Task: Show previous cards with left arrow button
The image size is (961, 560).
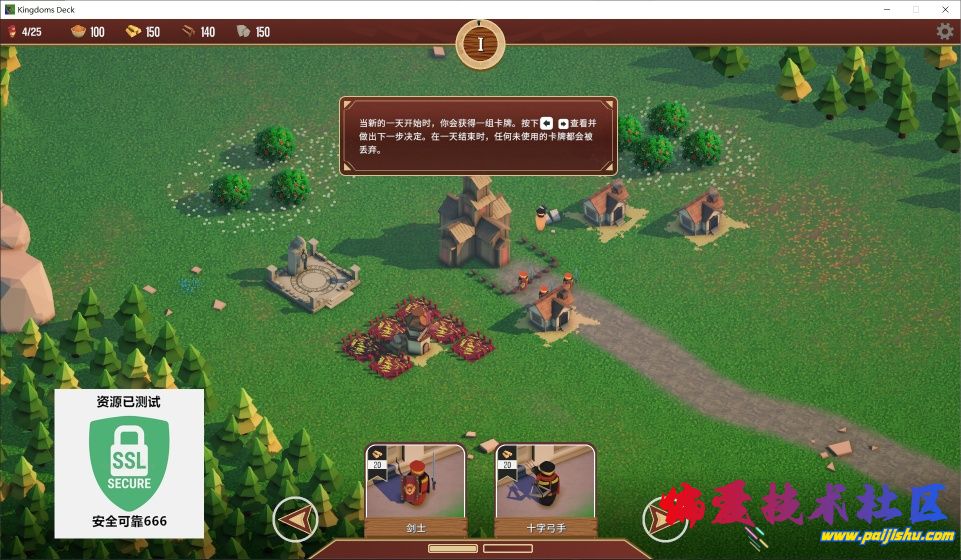Action: (295, 519)
